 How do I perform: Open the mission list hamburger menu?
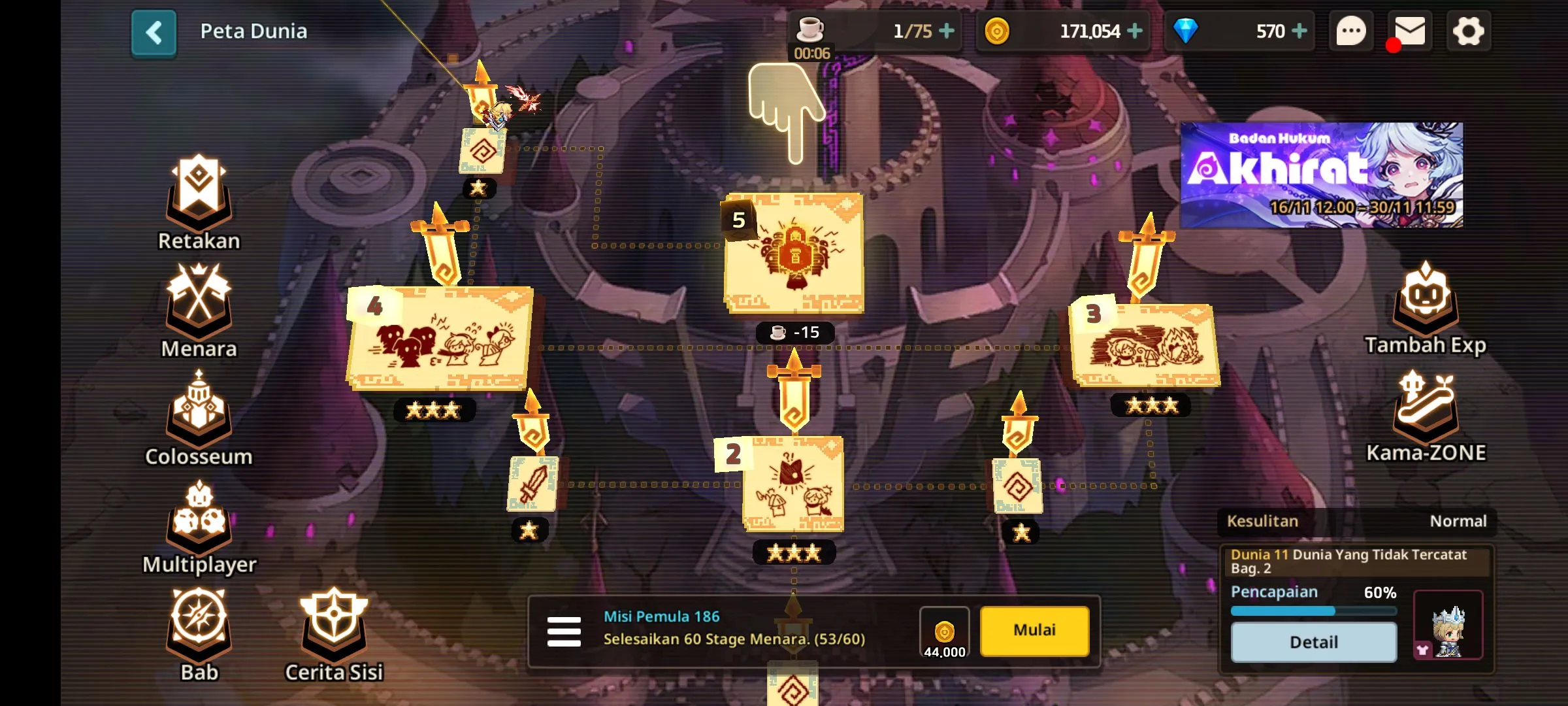pyautogui.click(x=564, y=631)
